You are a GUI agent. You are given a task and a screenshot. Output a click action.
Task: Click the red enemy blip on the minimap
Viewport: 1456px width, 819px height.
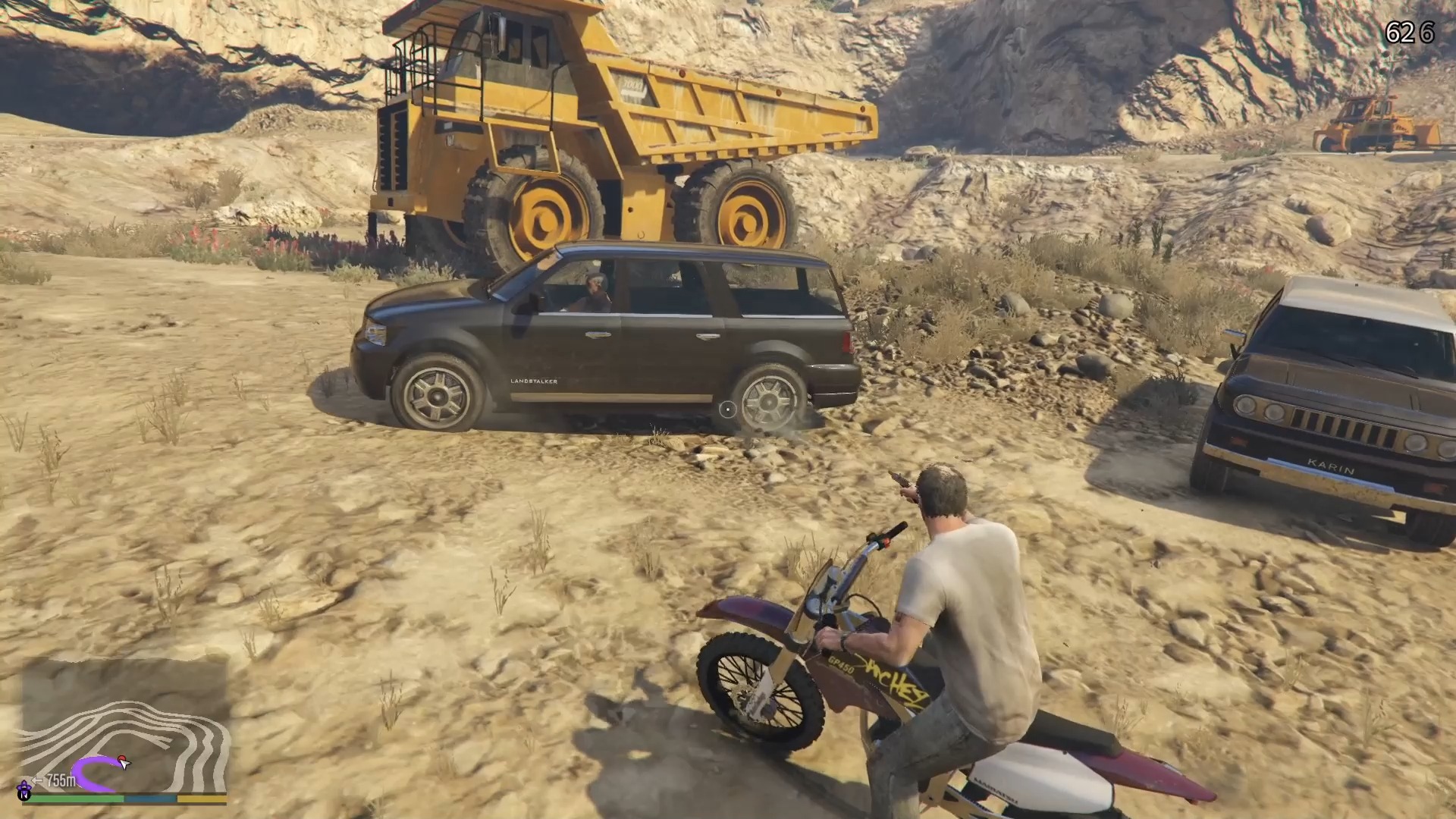121,758
